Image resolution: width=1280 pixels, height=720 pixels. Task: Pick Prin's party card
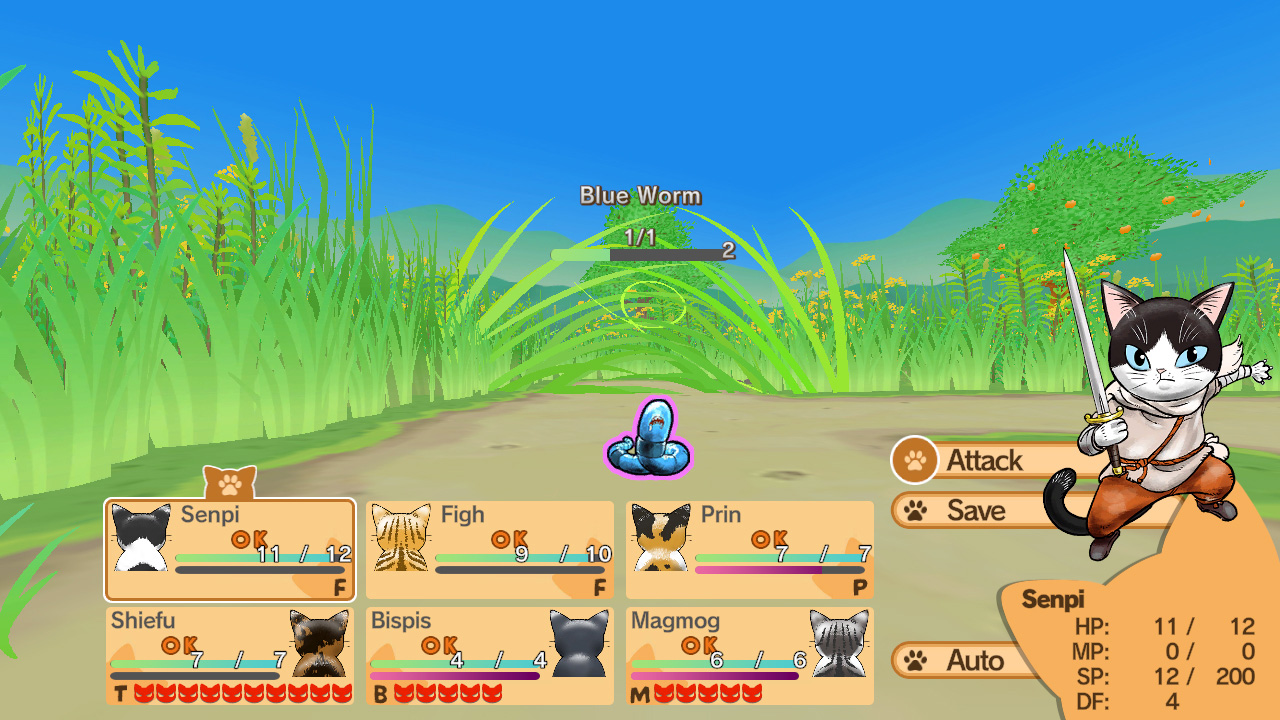point(750,549)
